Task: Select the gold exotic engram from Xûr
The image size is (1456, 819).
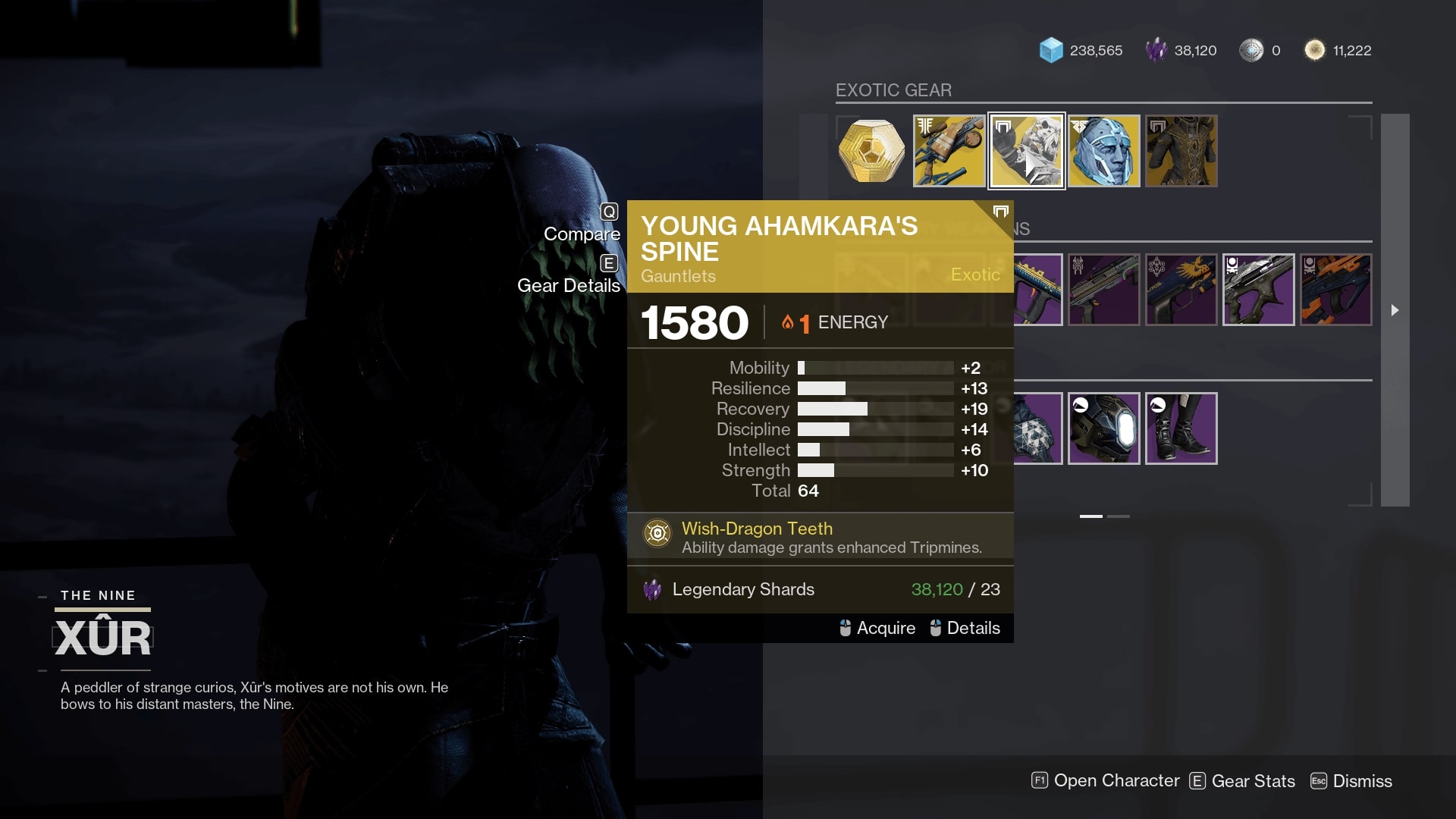Action: (871, 151)
